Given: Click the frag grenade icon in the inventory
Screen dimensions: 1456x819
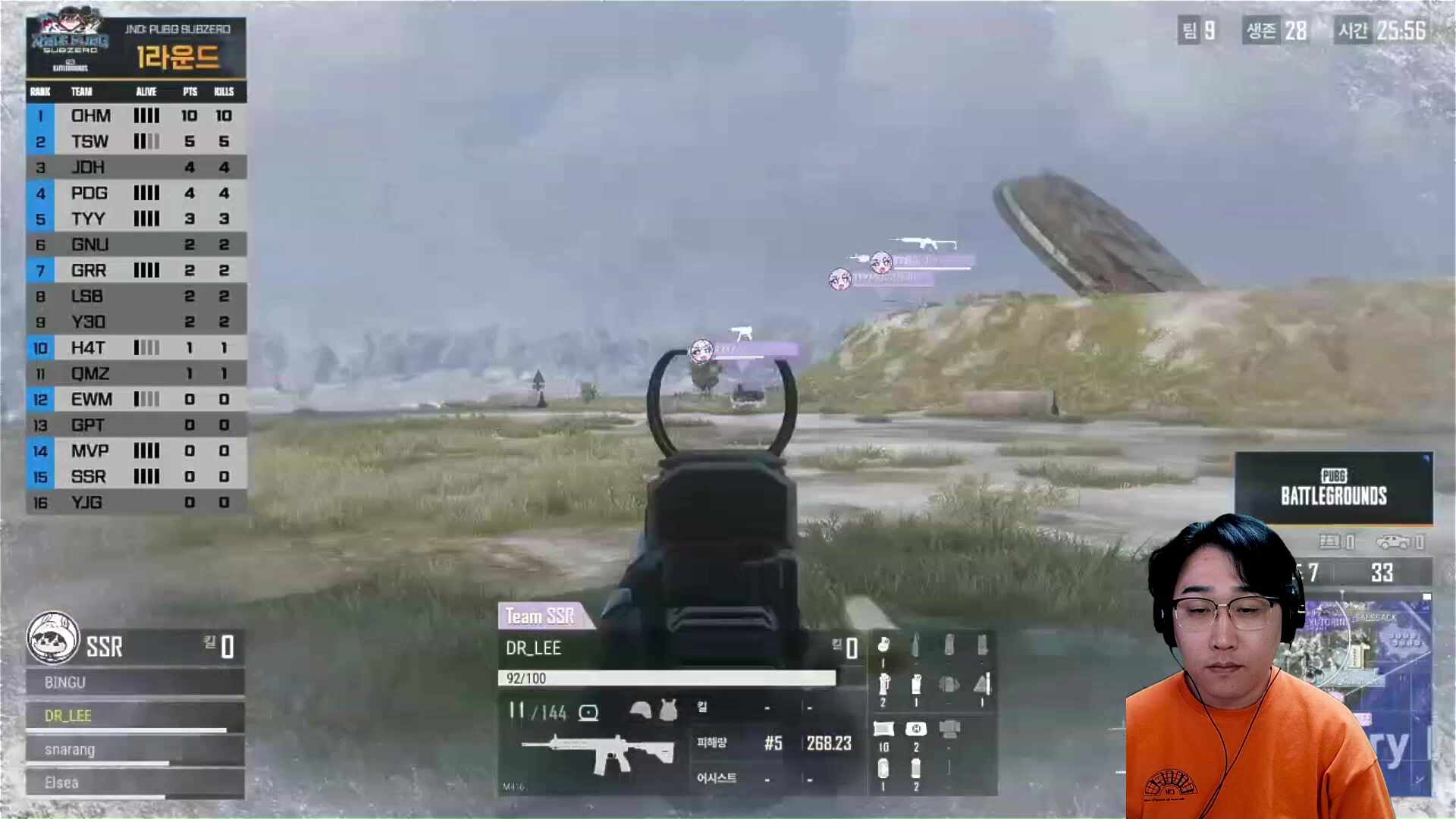Looking at the screenshot, I should click(883, 645).
